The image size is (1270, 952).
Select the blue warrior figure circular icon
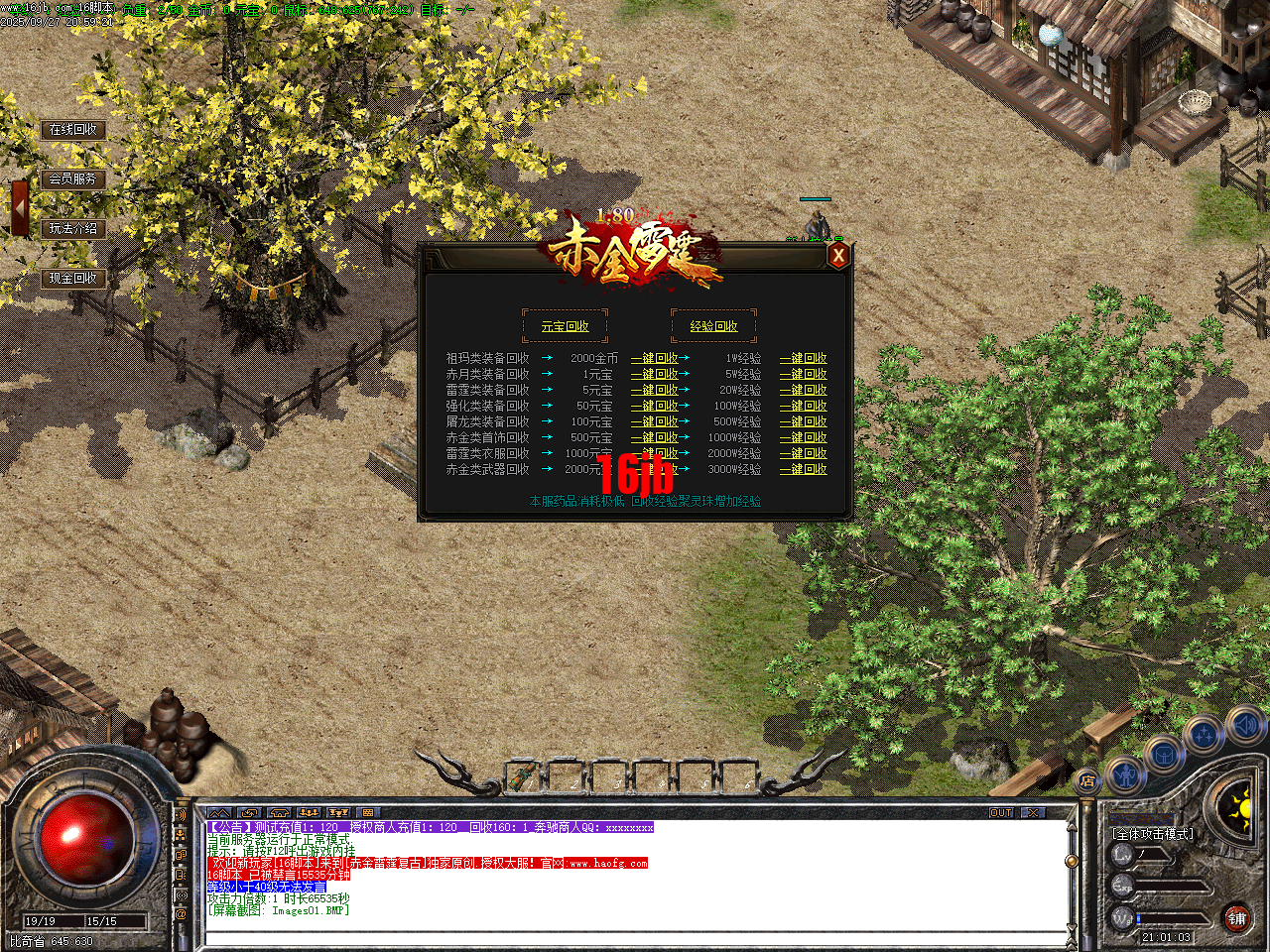click(1124, 776)
